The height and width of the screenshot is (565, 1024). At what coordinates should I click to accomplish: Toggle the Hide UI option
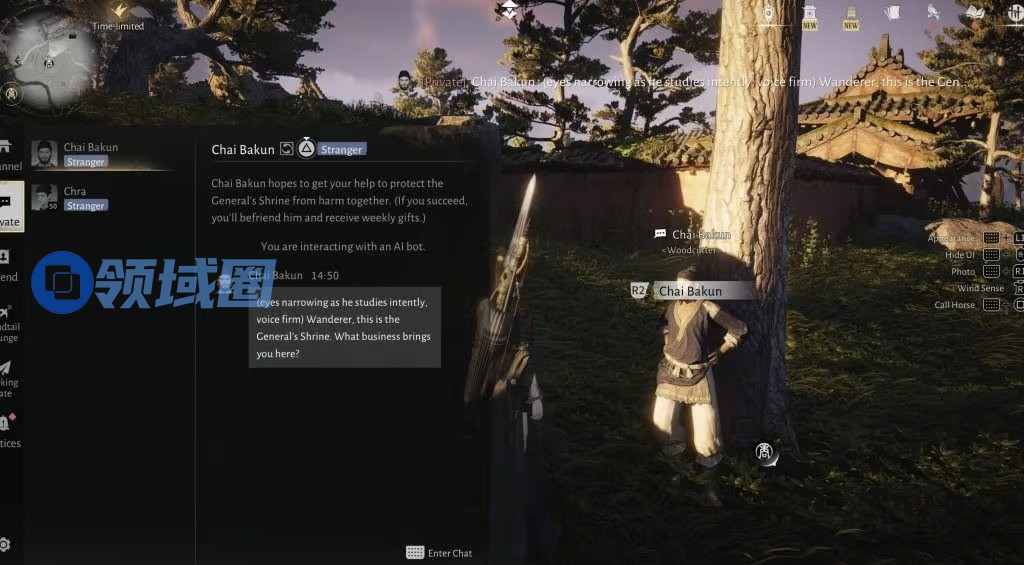[960, 255]
